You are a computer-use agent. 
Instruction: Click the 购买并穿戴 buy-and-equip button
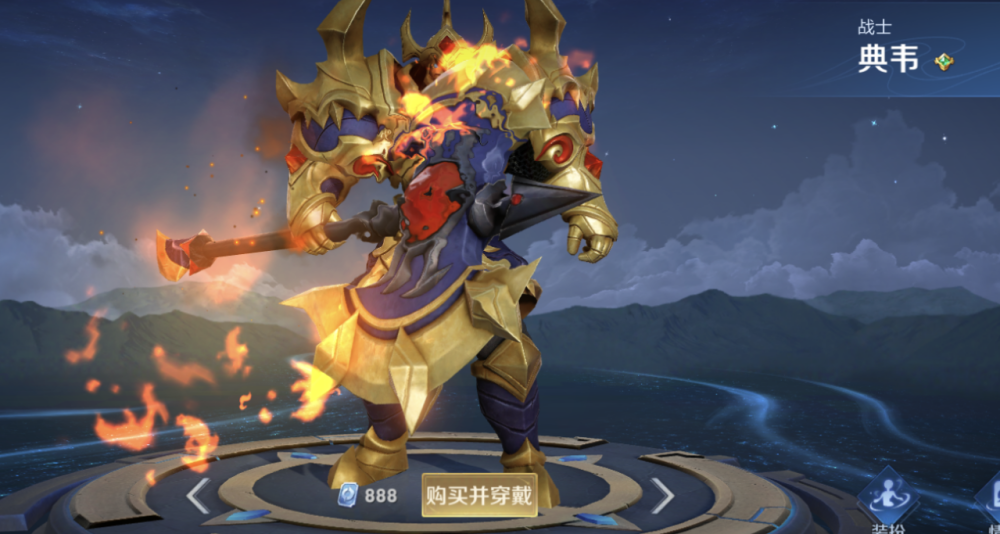point(479,495)
